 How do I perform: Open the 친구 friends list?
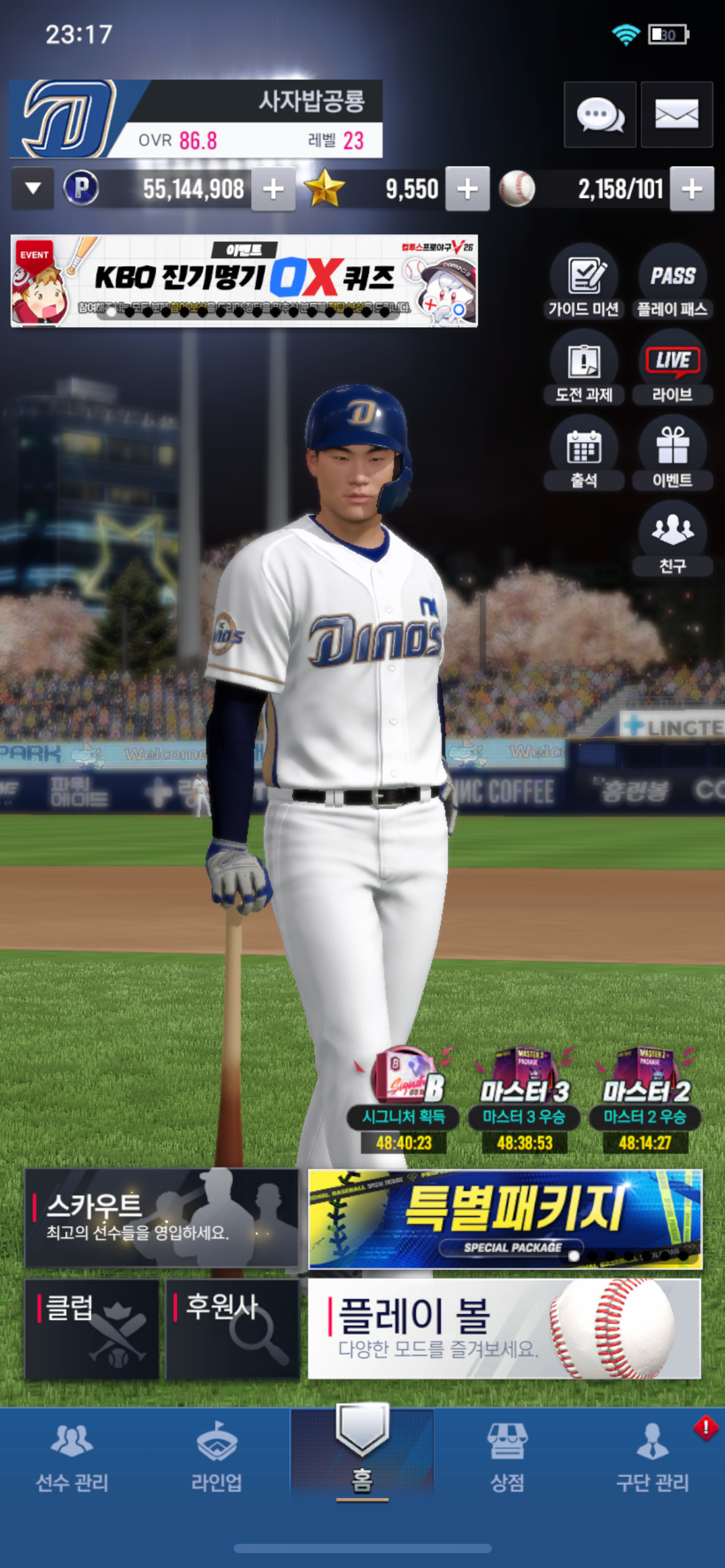point(672,539)
